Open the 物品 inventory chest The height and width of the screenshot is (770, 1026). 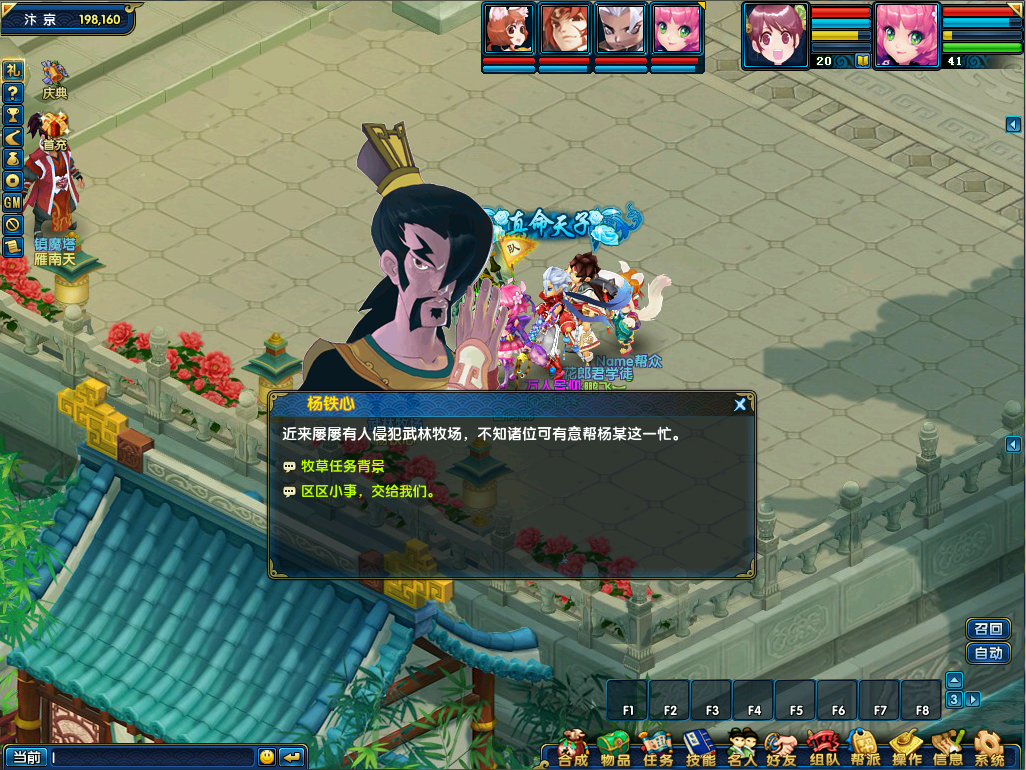(x=615, y=748)
